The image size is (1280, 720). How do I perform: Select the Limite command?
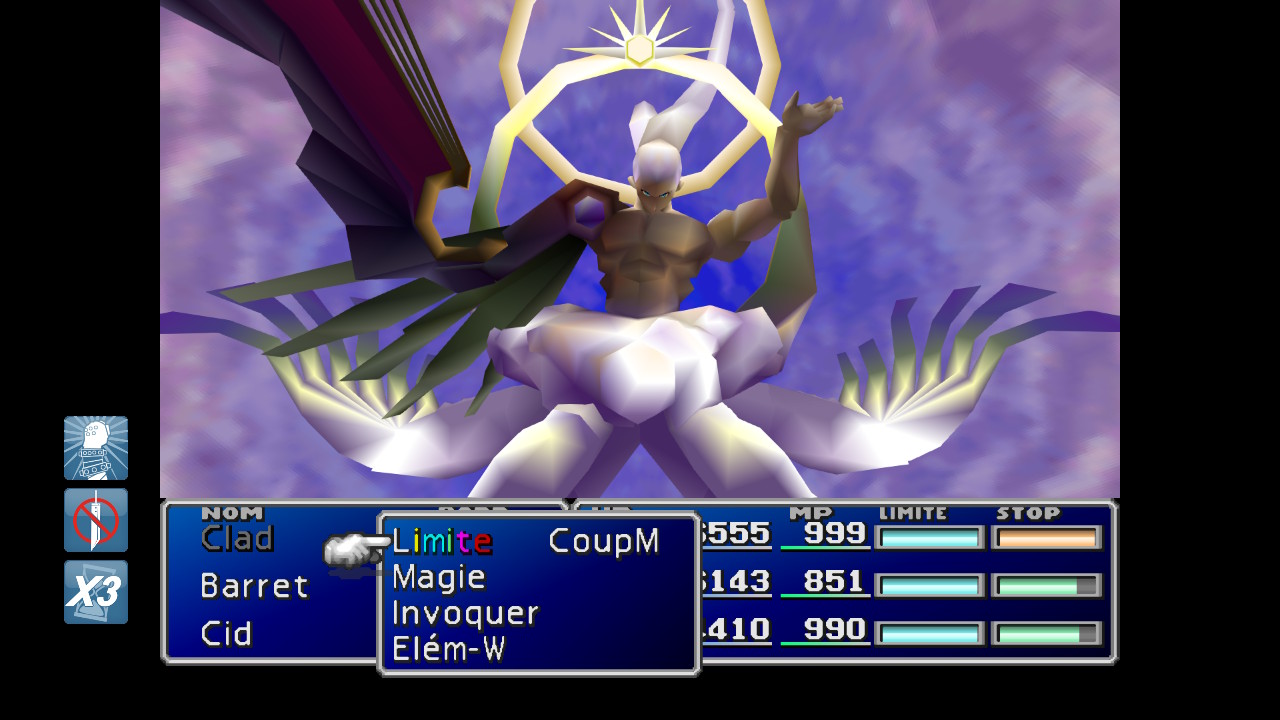pyautogui.click(x=441, y=542)
